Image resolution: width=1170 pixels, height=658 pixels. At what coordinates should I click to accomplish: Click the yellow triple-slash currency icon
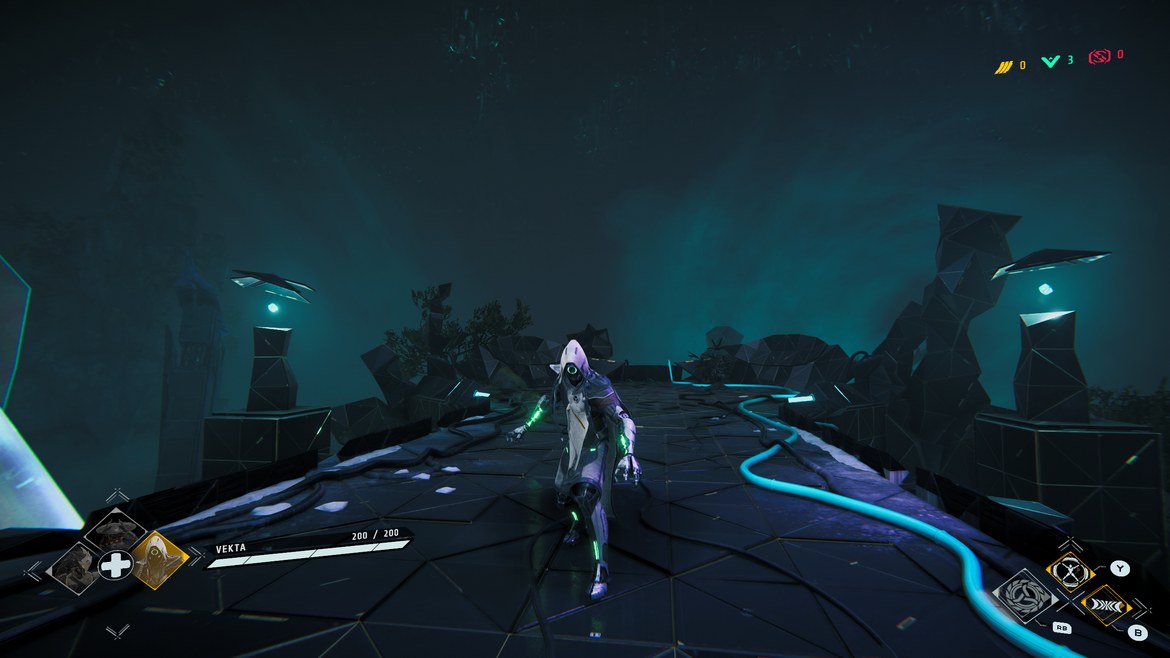1003,65
